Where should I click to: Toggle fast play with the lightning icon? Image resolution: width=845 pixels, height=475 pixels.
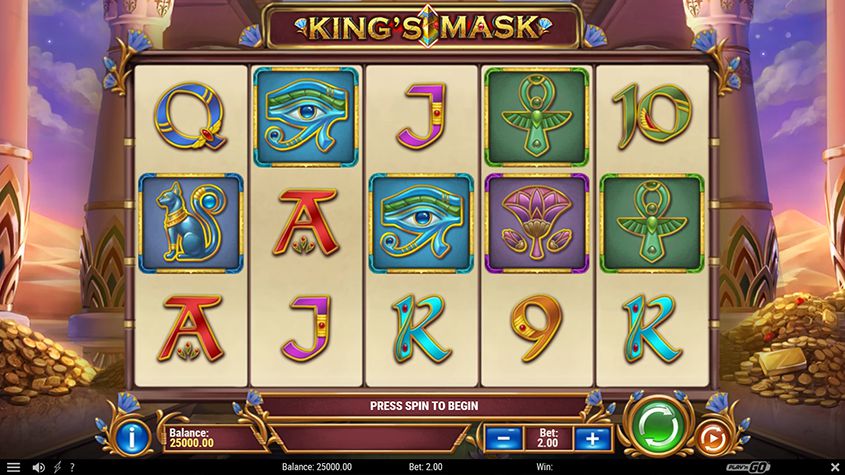[x=57, y=467]
